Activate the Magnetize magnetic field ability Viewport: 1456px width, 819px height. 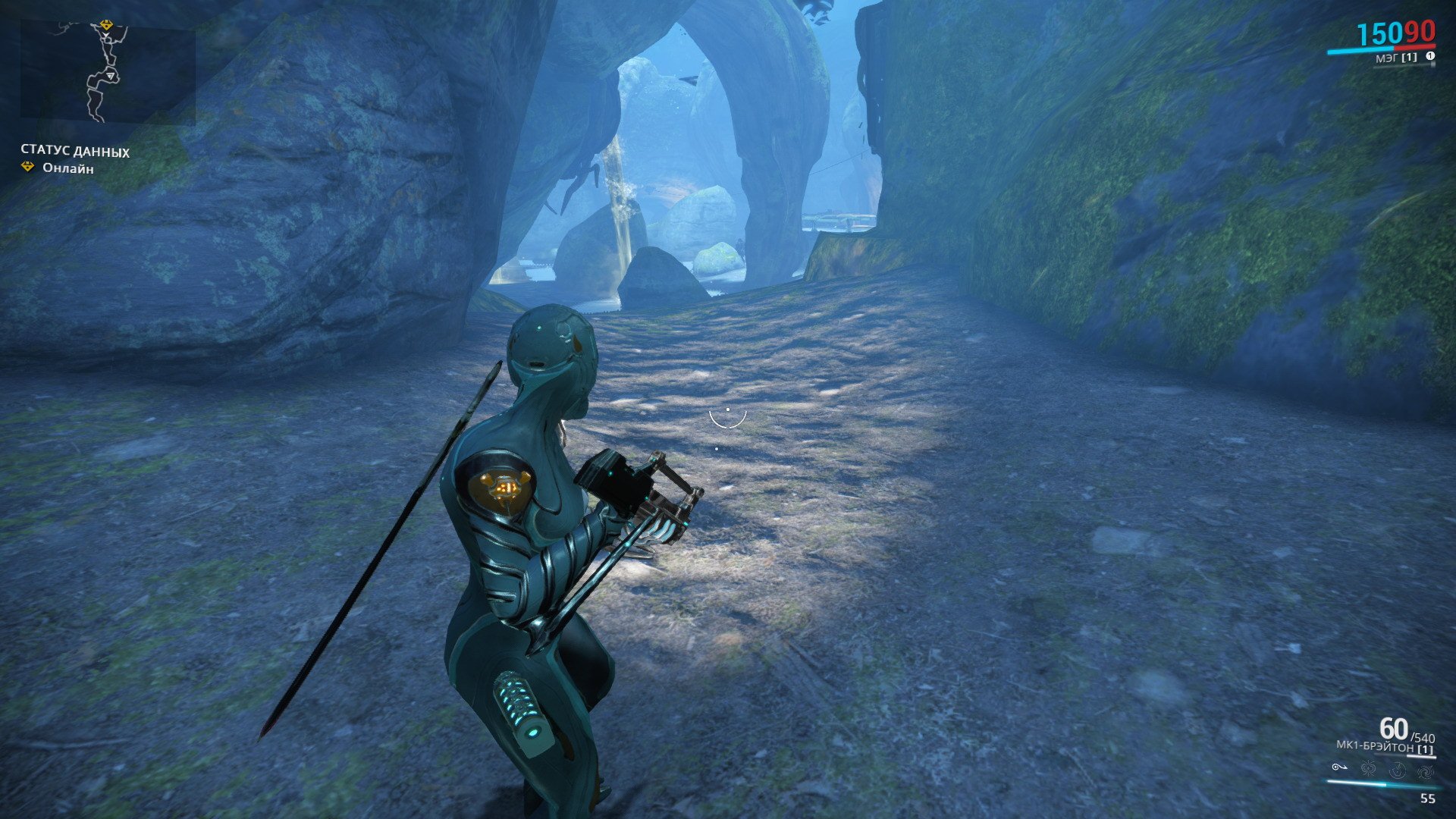click(1368, 770)
